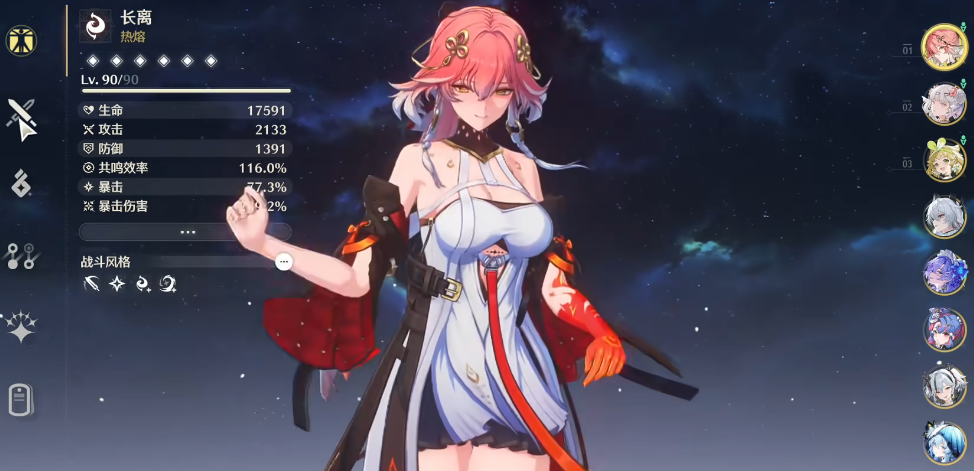The width and height of the screenshot is (974, 471).
Task: Switch to the weapon tab with sword icon
Action: point(21,120)
